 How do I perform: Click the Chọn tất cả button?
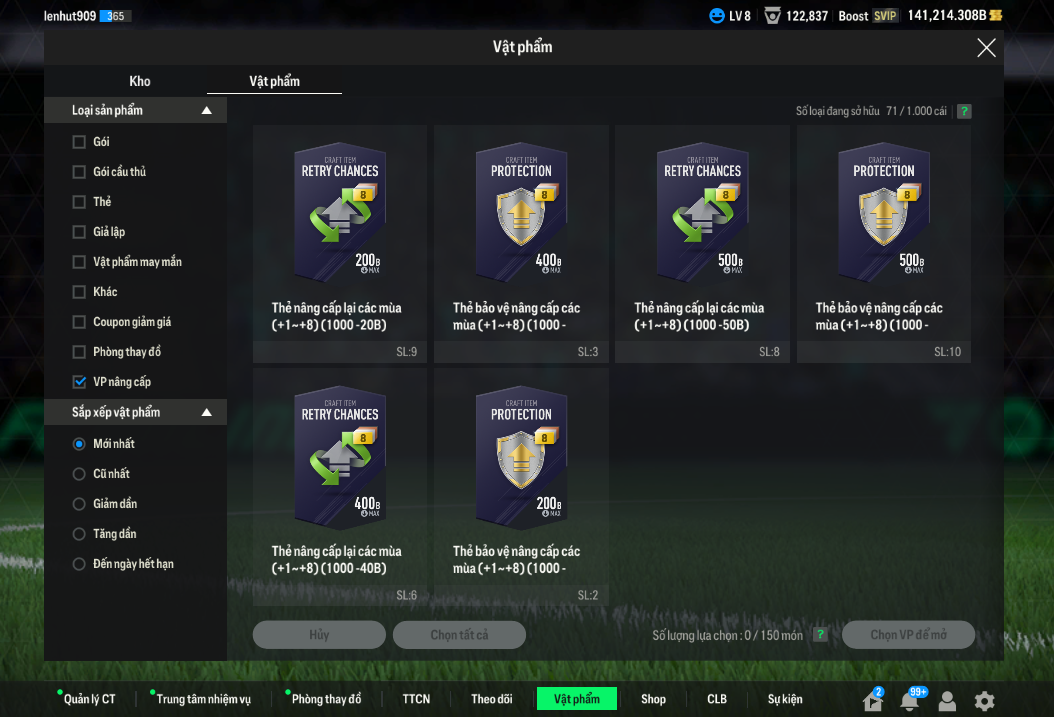click(x=459, y=635)
